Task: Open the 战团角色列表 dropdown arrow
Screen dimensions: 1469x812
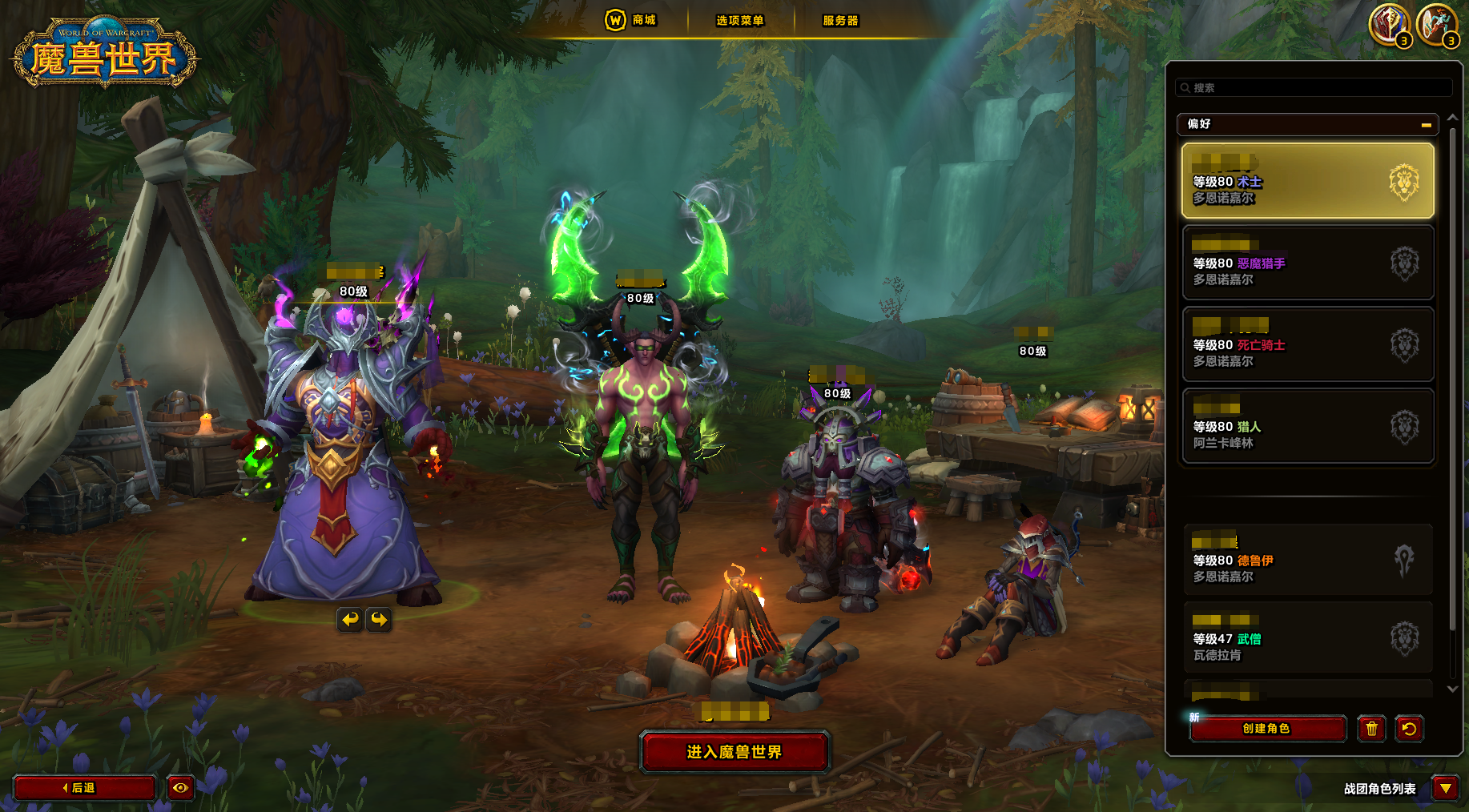Action: pyautogui.click(x=1445, y=789)
